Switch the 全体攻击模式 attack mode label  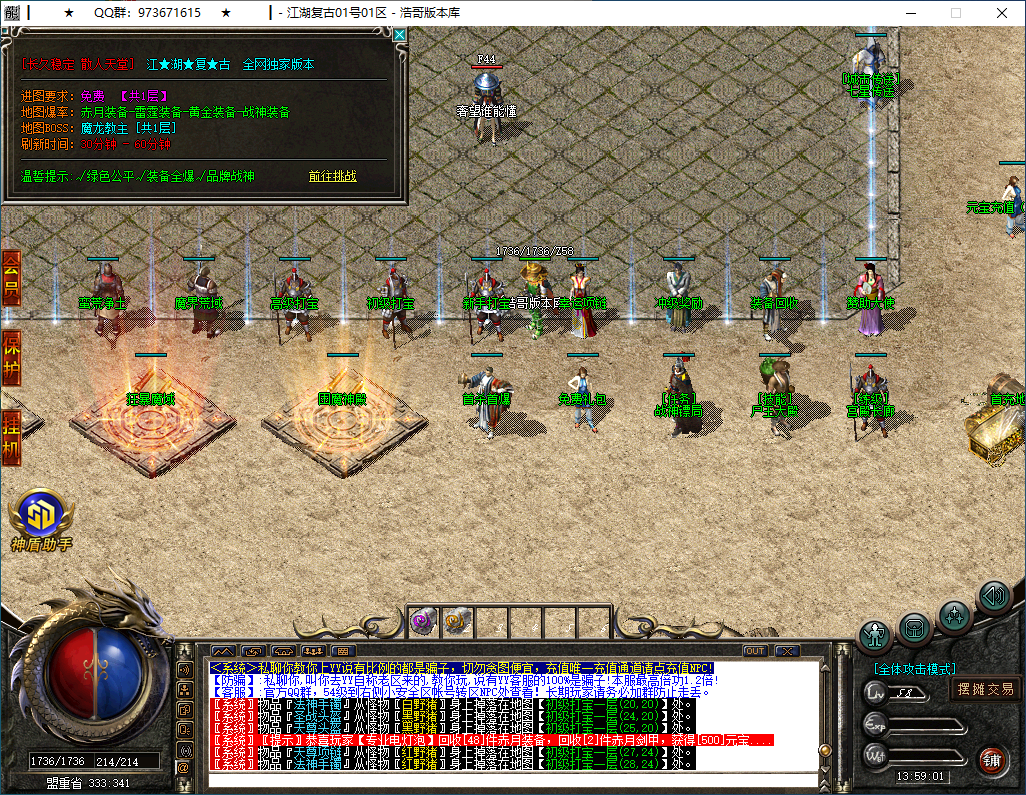tap(914, 668)
